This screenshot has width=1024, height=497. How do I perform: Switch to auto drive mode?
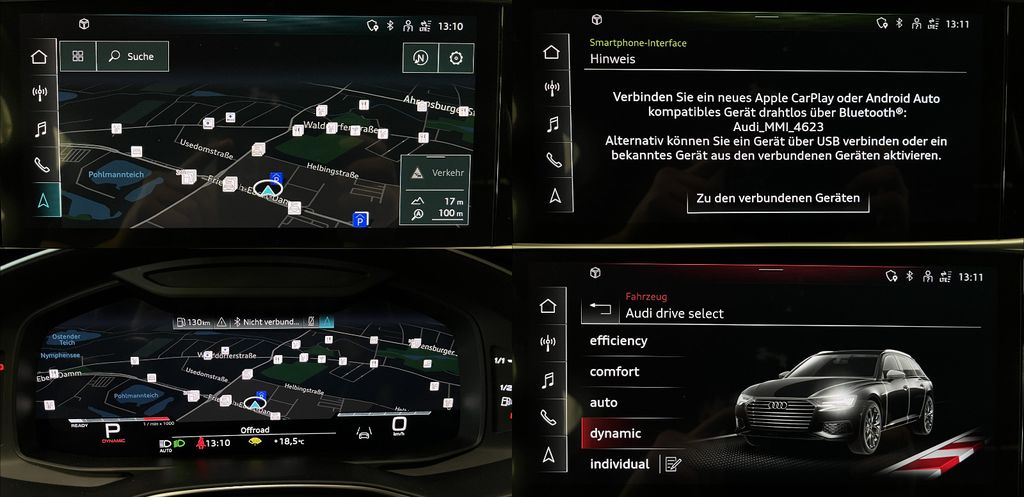pos(604,403)
